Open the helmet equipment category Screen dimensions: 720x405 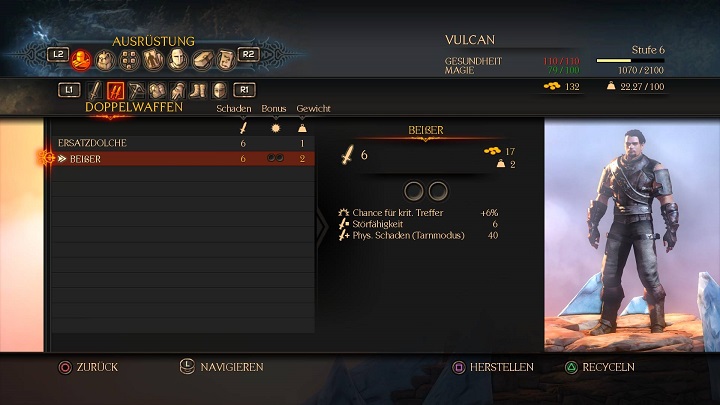click(218, 90)
